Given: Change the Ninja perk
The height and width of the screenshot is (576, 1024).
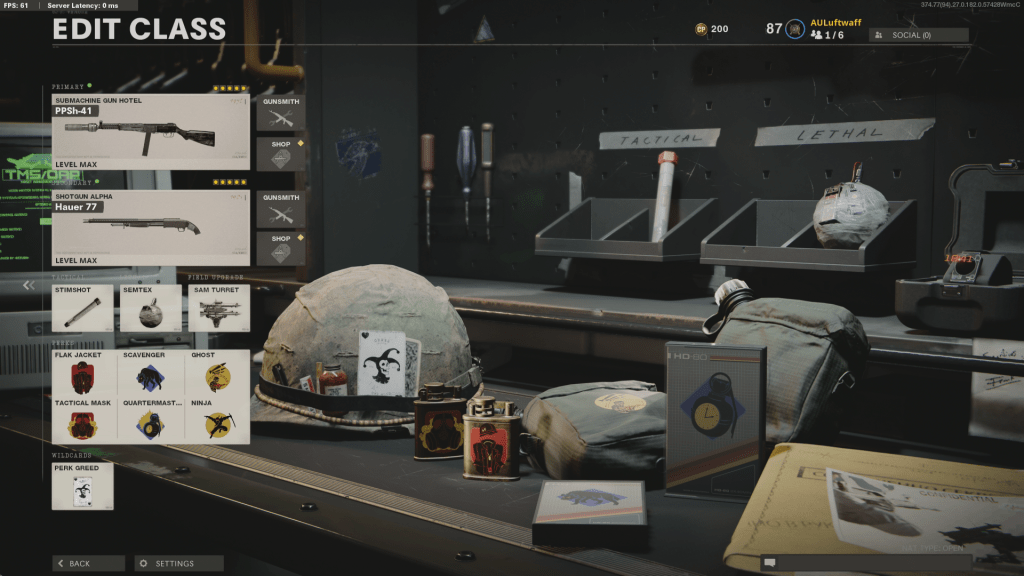Looking at the screenshot, I should [218, 420].
